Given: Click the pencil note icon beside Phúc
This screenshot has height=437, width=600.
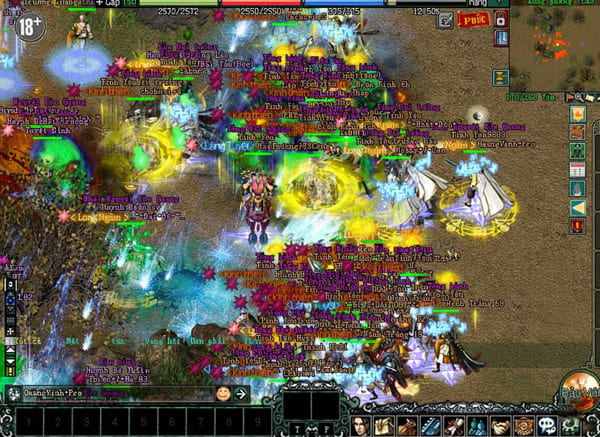Looking at the screenshot, I should pyautogui.click(x=446, y=19).
